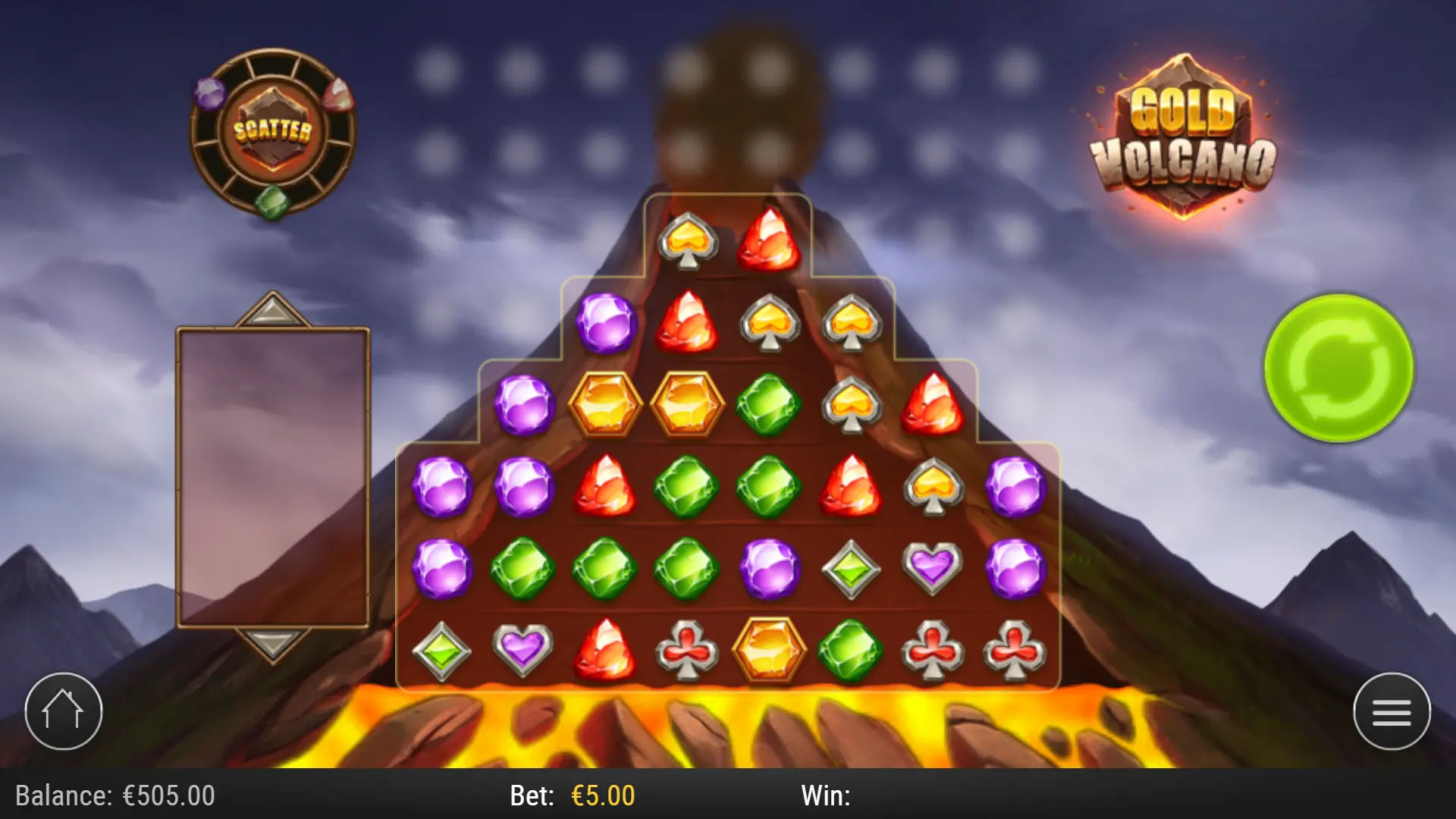Click the Gold Volcano logo
1456x819 pixels.
(1183, 133)
